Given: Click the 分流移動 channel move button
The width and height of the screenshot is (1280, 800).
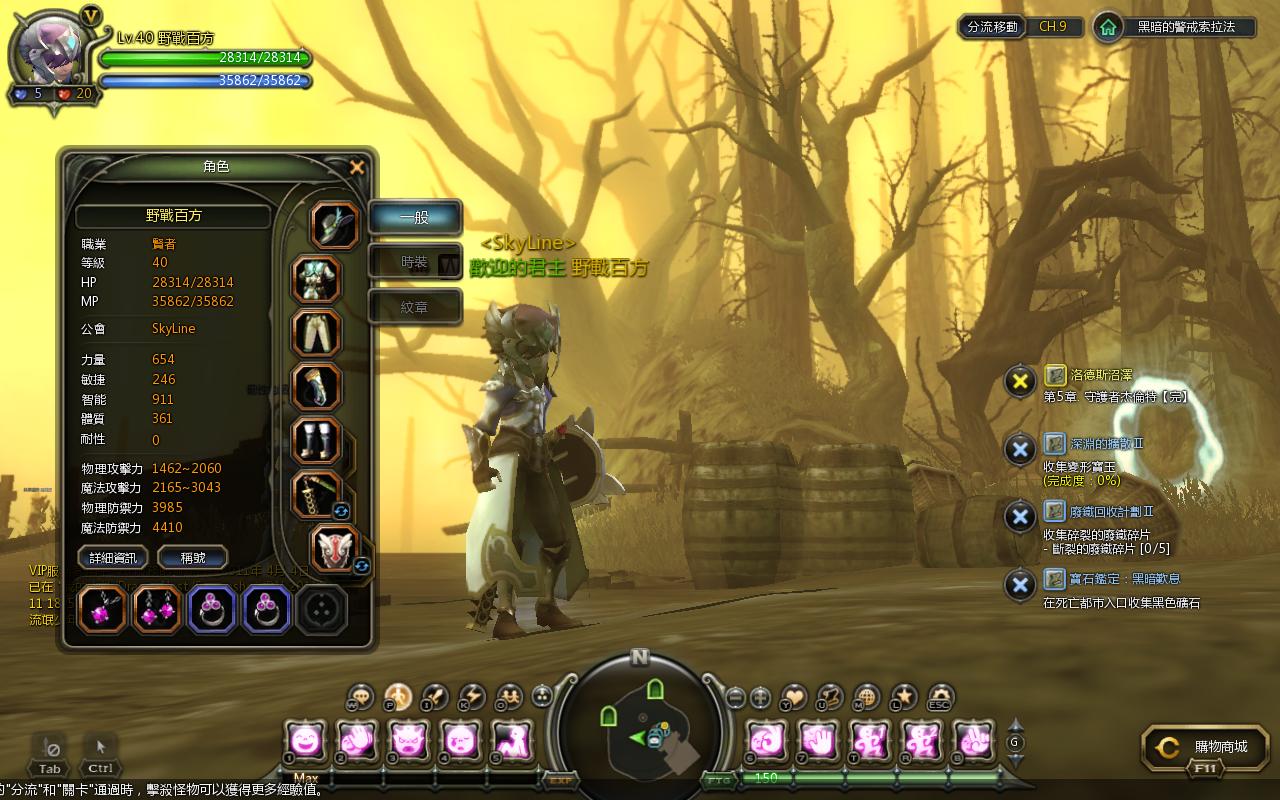Looking at the screenshot, I should (992, 27).
